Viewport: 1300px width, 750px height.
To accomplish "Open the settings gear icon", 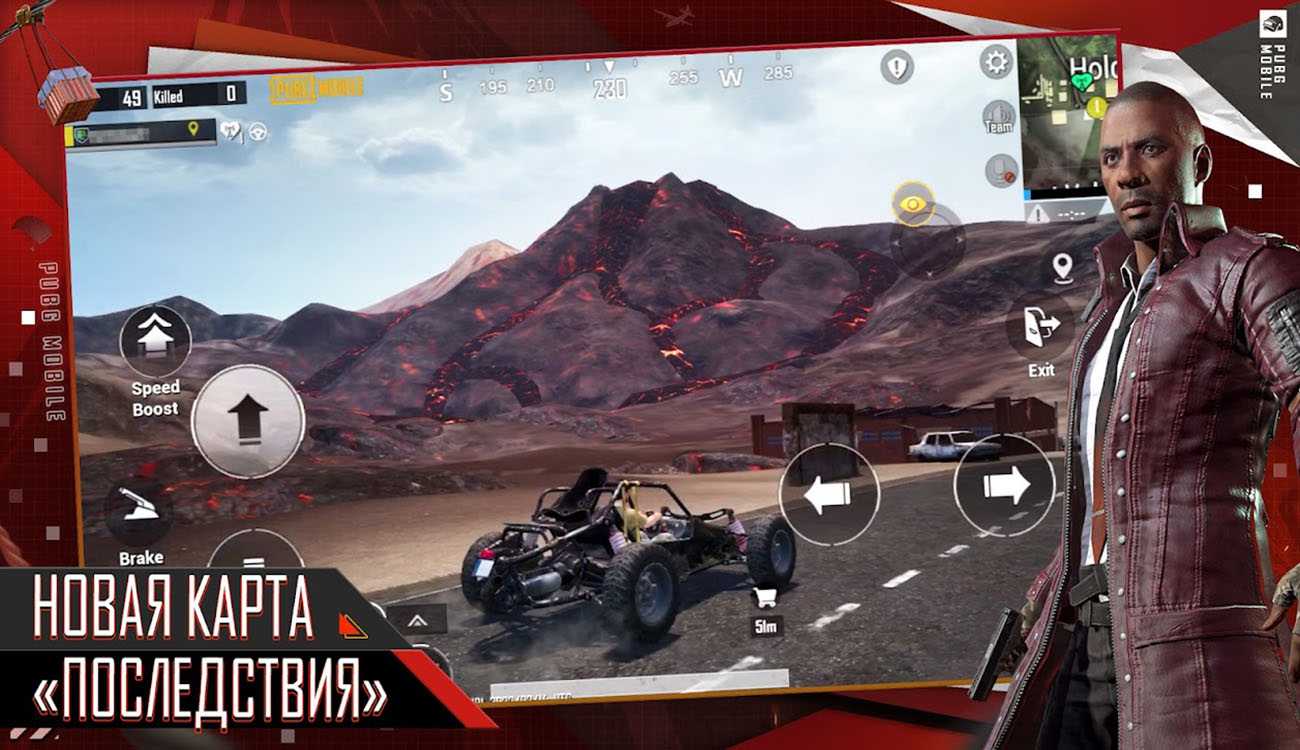I will (x=995, y=62).
